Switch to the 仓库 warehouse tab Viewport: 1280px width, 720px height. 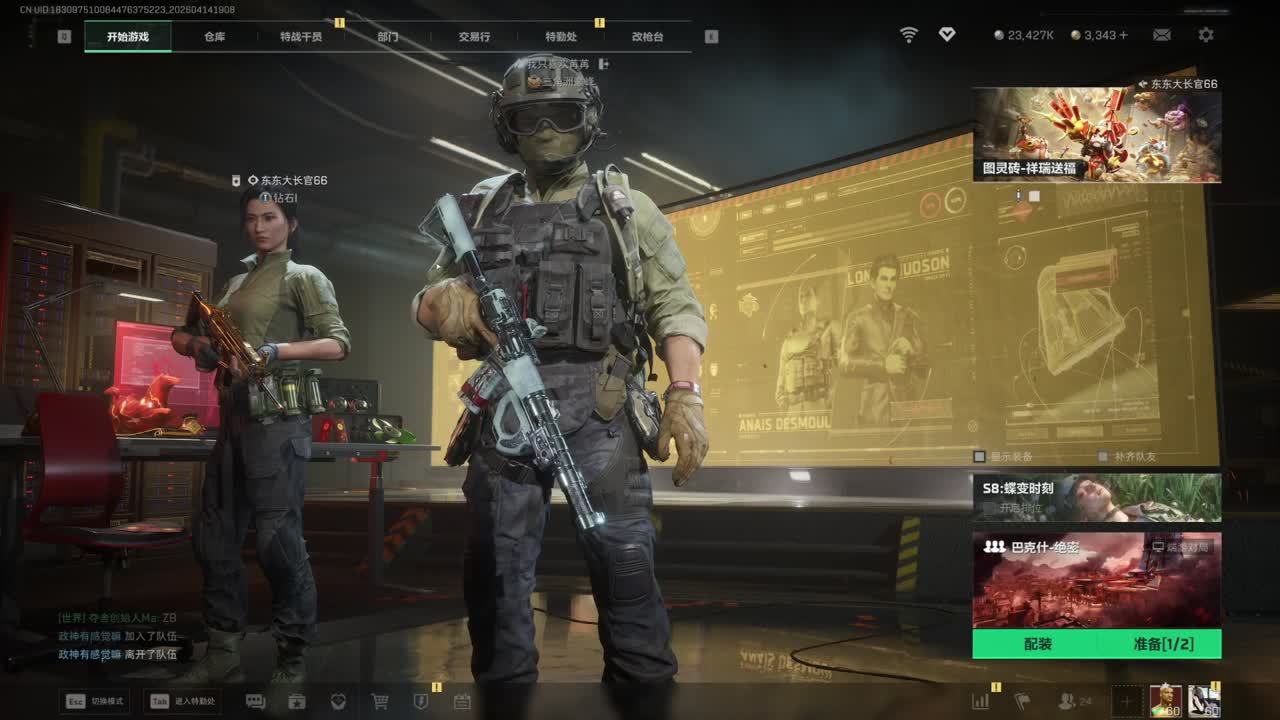click(x=214, y=37)
